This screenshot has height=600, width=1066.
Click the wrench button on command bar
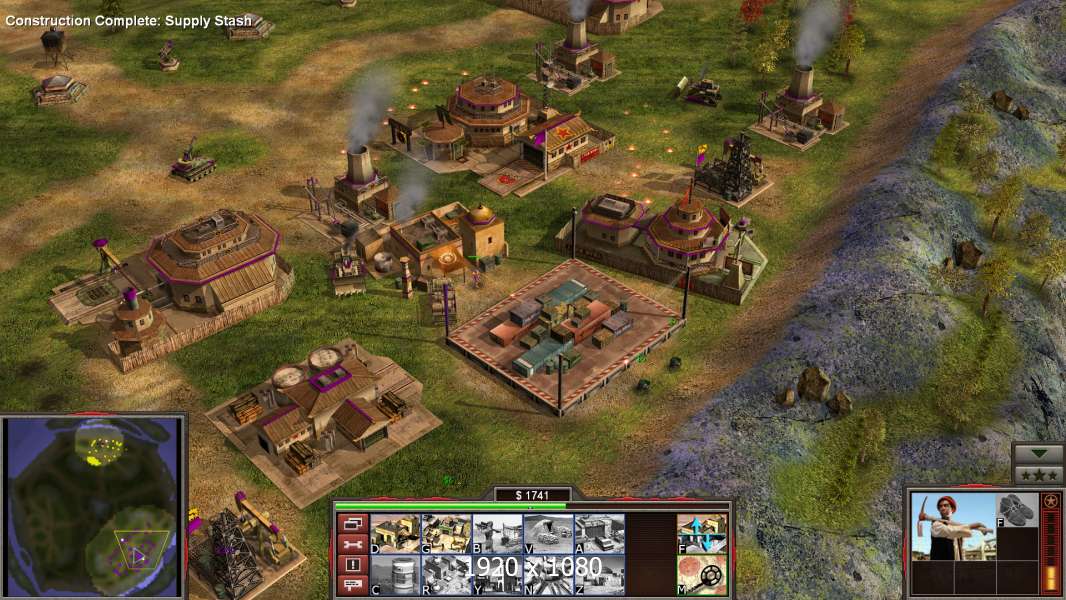click(352, 544)
